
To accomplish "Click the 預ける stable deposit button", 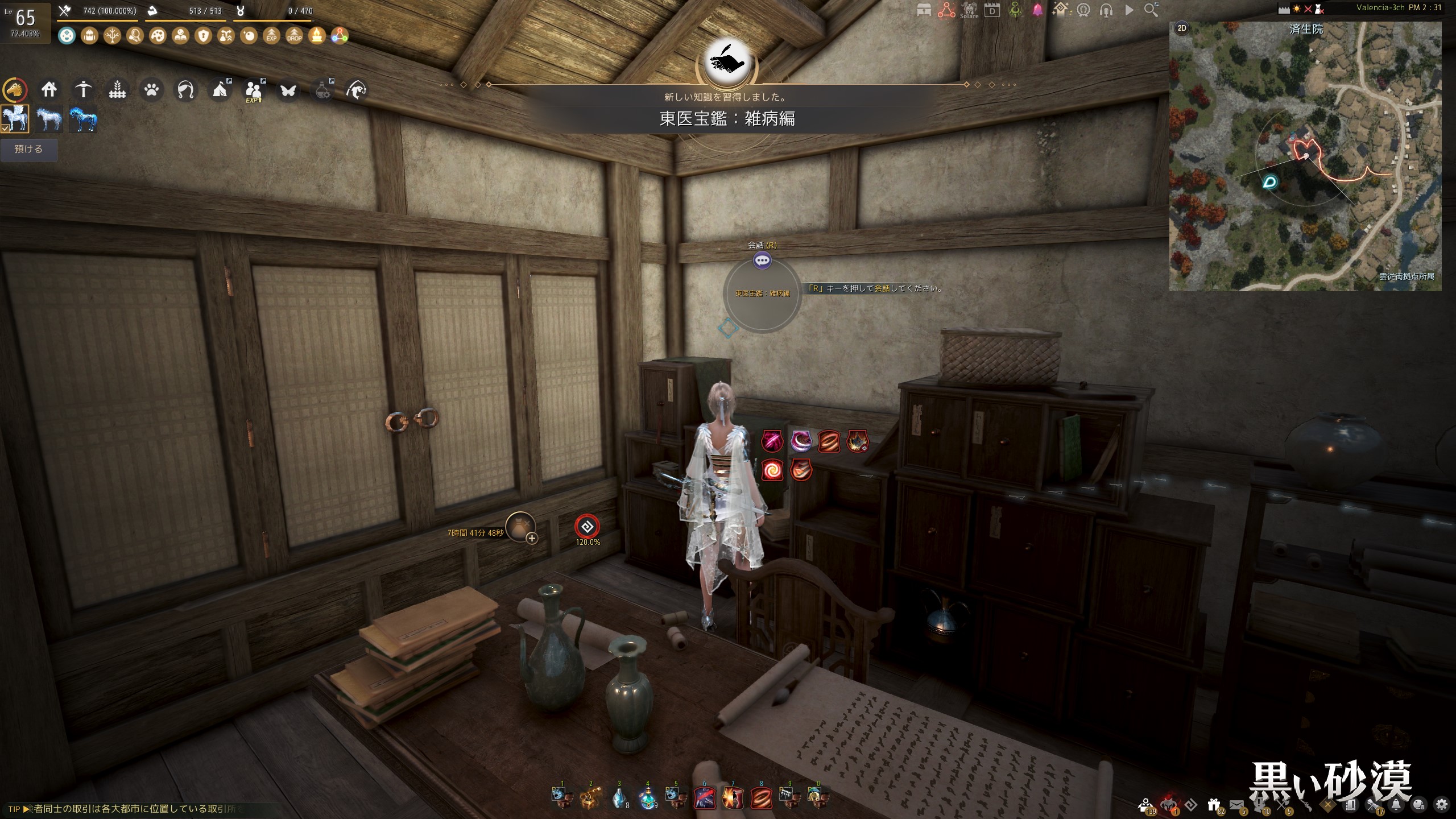I will [x=28, y=150].
